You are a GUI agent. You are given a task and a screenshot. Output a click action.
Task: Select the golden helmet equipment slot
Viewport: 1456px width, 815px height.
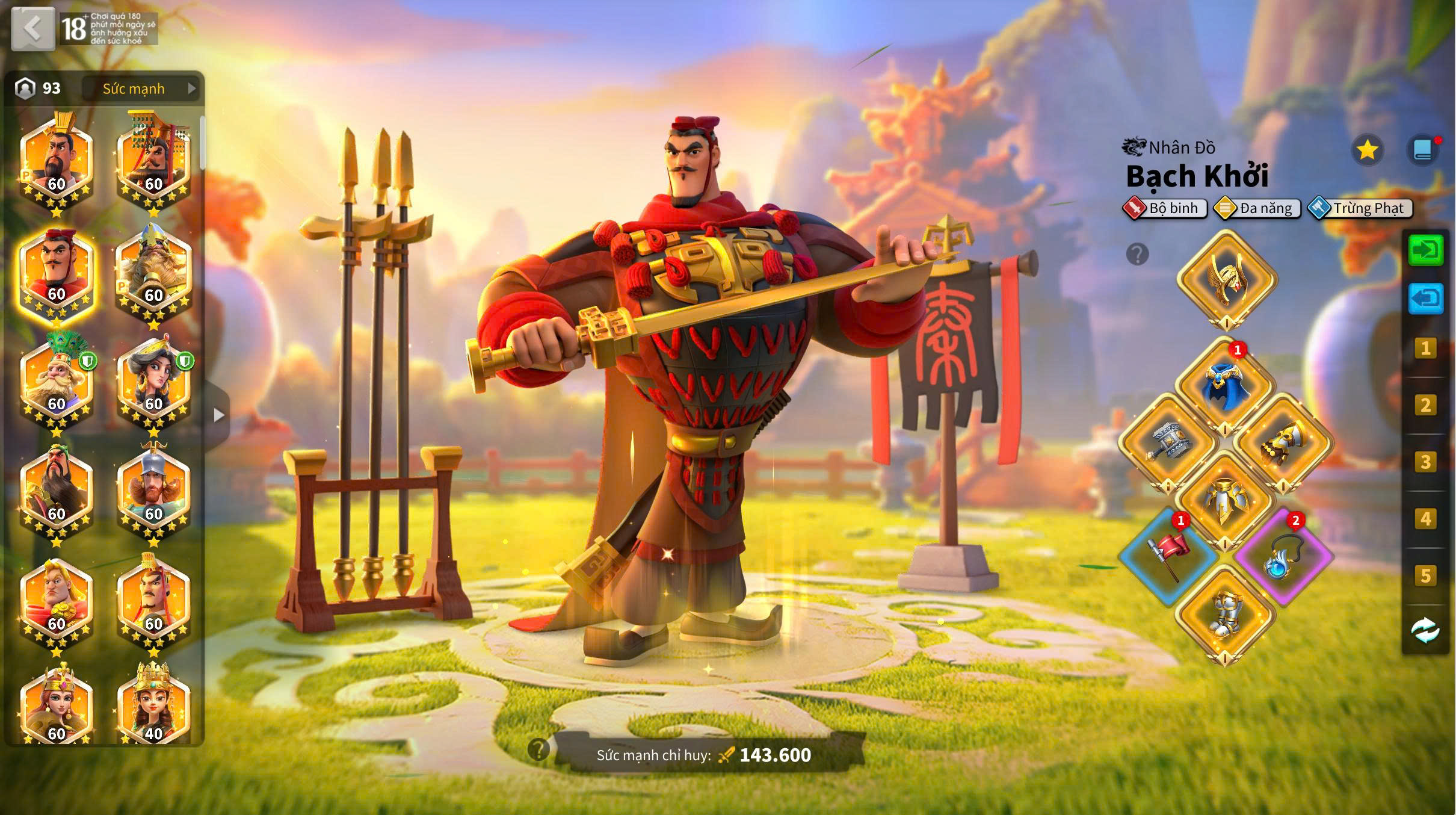(1226, 279)
